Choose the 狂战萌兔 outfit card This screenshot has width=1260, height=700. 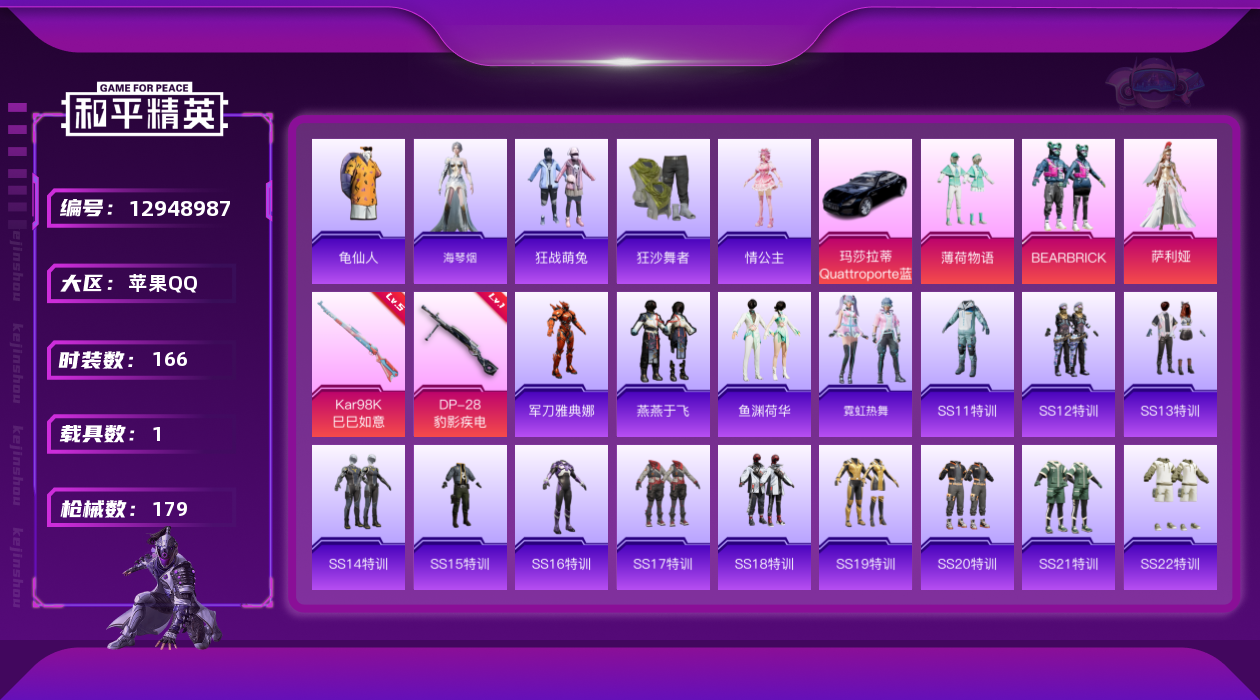click(x=561, y=211)
